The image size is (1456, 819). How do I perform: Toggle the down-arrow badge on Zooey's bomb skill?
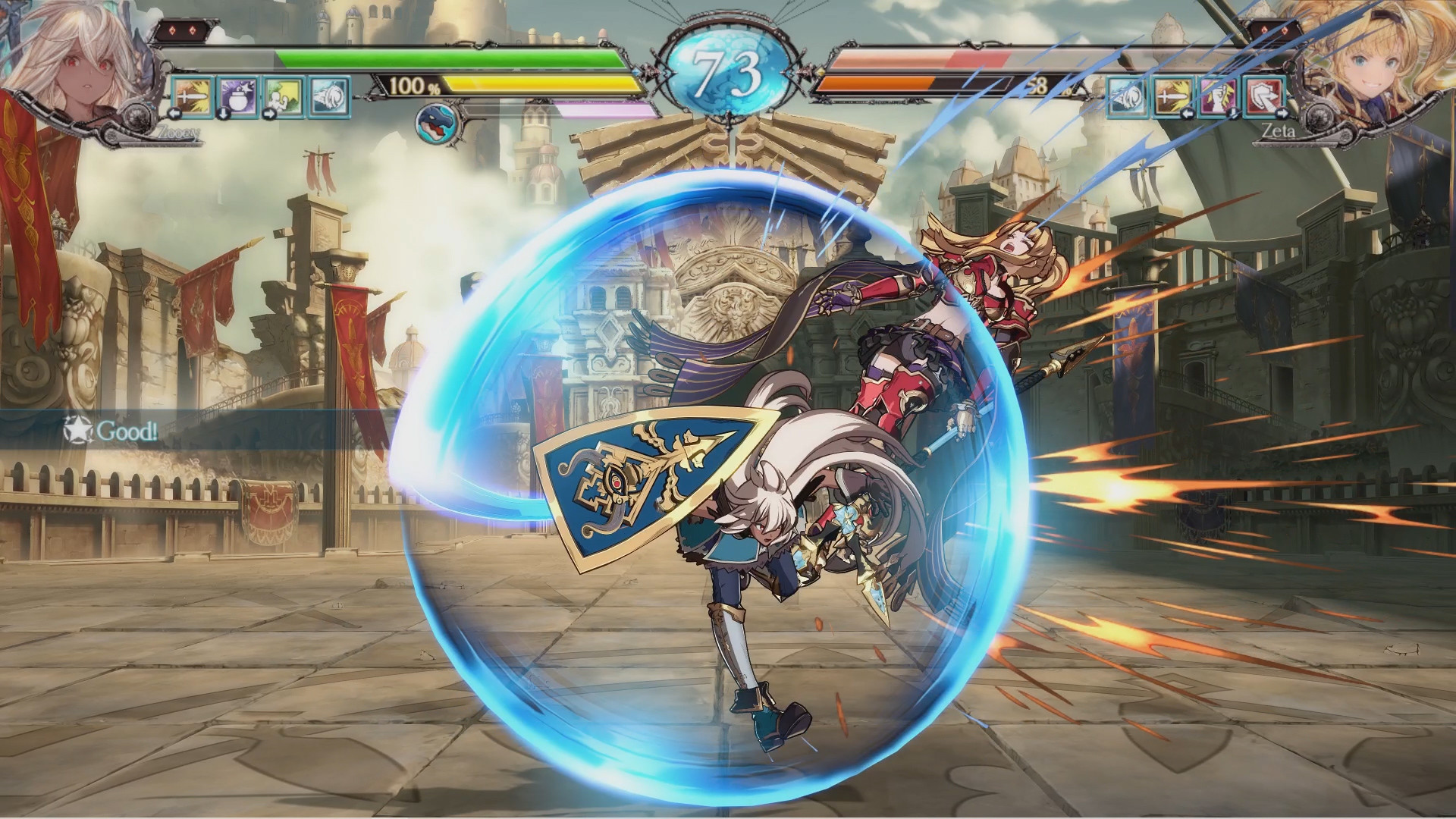click(224, 115)
